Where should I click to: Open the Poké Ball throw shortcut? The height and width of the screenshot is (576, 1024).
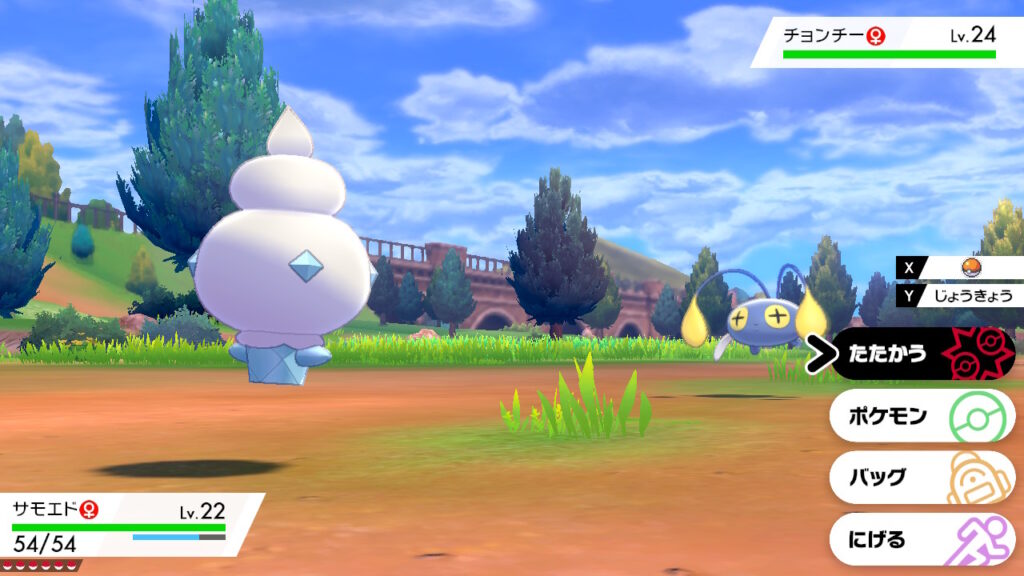click(x=966, y=268)
